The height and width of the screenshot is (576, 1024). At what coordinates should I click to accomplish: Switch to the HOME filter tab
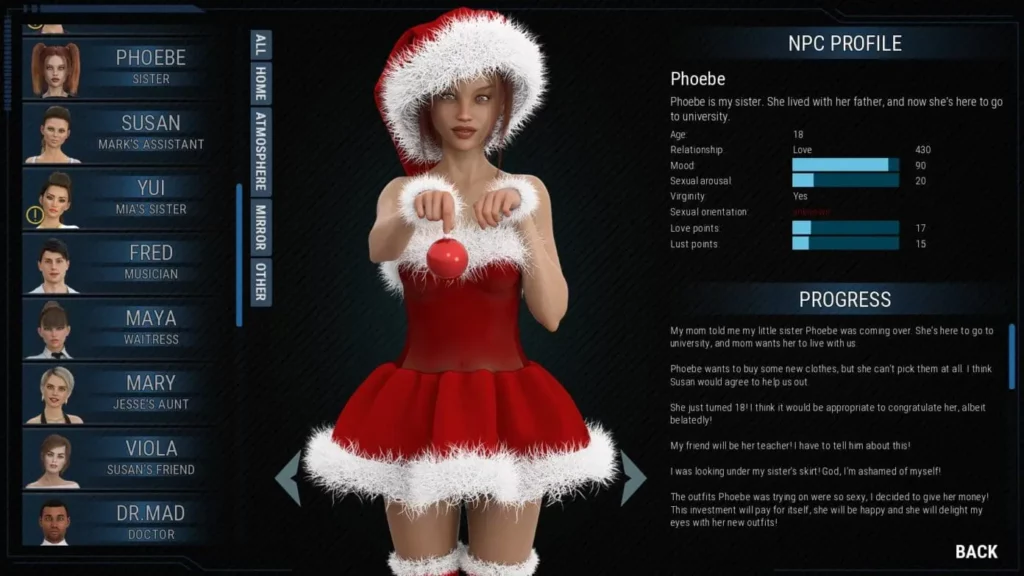261,84
